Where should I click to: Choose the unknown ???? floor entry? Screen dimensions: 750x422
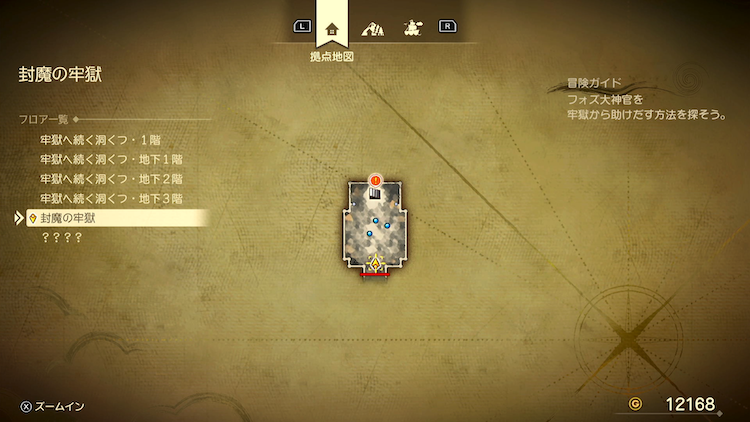click(x=61, y=237)
